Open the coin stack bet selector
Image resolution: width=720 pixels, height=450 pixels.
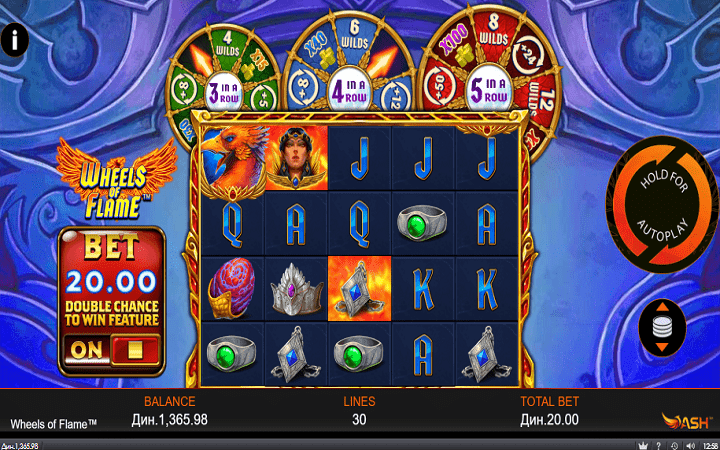663,328
